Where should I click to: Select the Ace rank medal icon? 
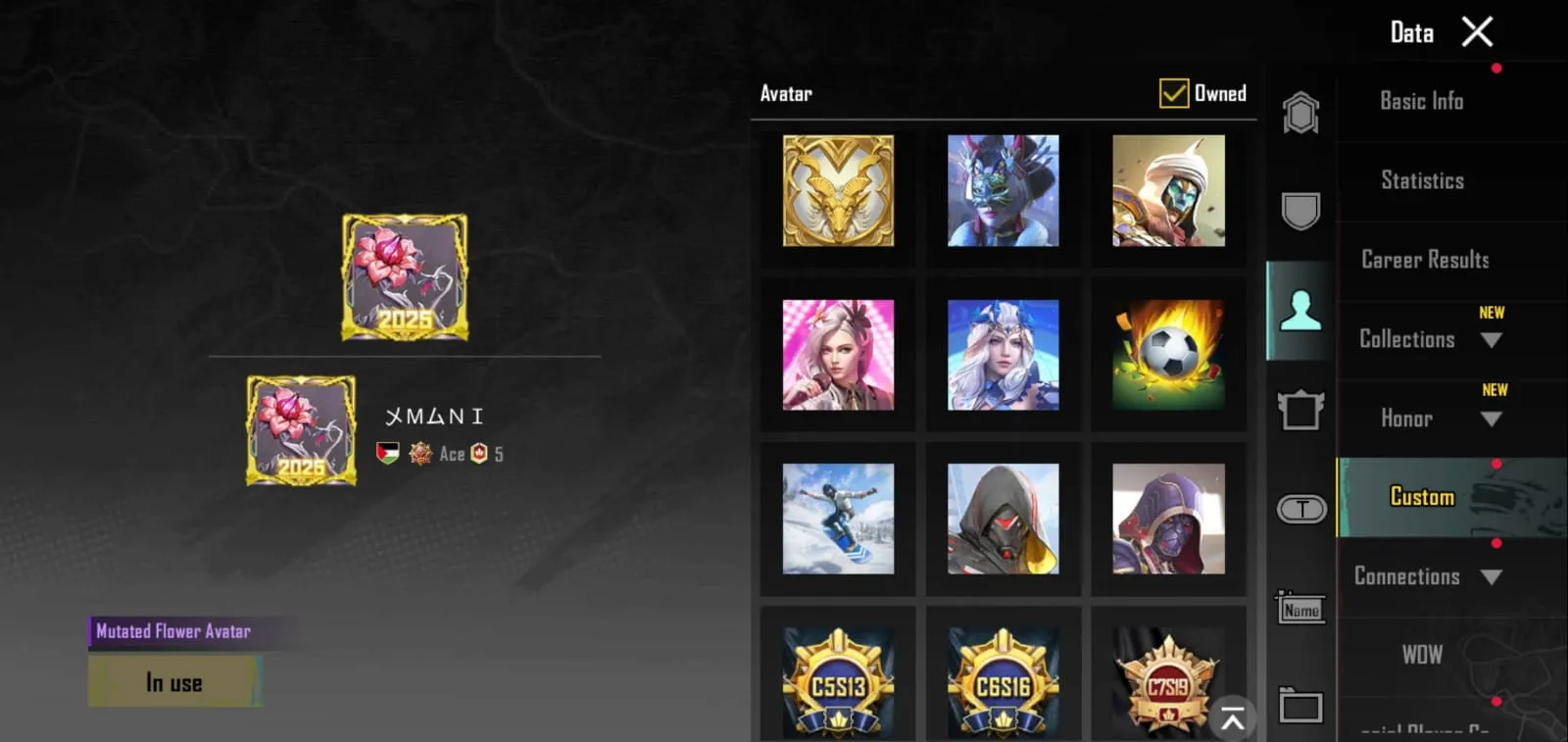pyautogui.click(x=420, y=453)
